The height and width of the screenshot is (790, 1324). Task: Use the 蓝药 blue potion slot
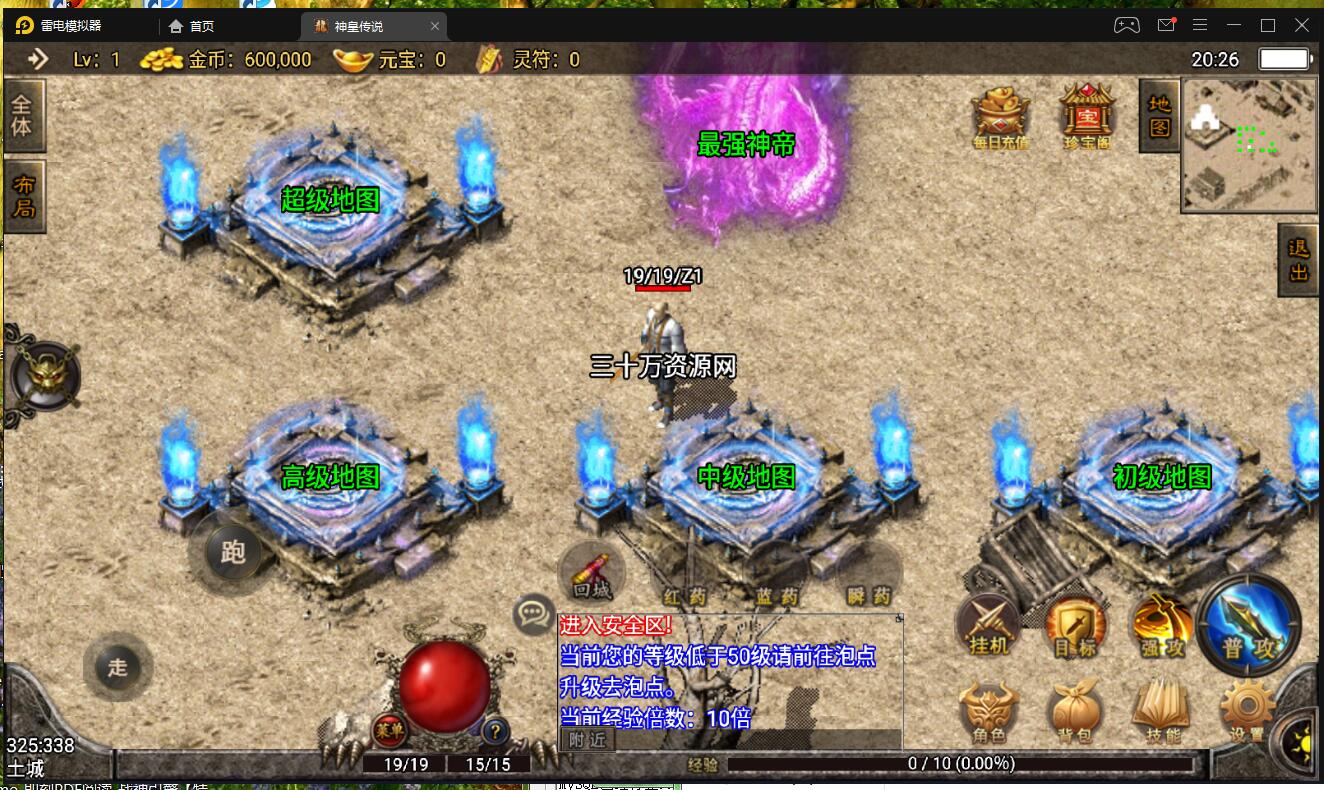[776, 578]
